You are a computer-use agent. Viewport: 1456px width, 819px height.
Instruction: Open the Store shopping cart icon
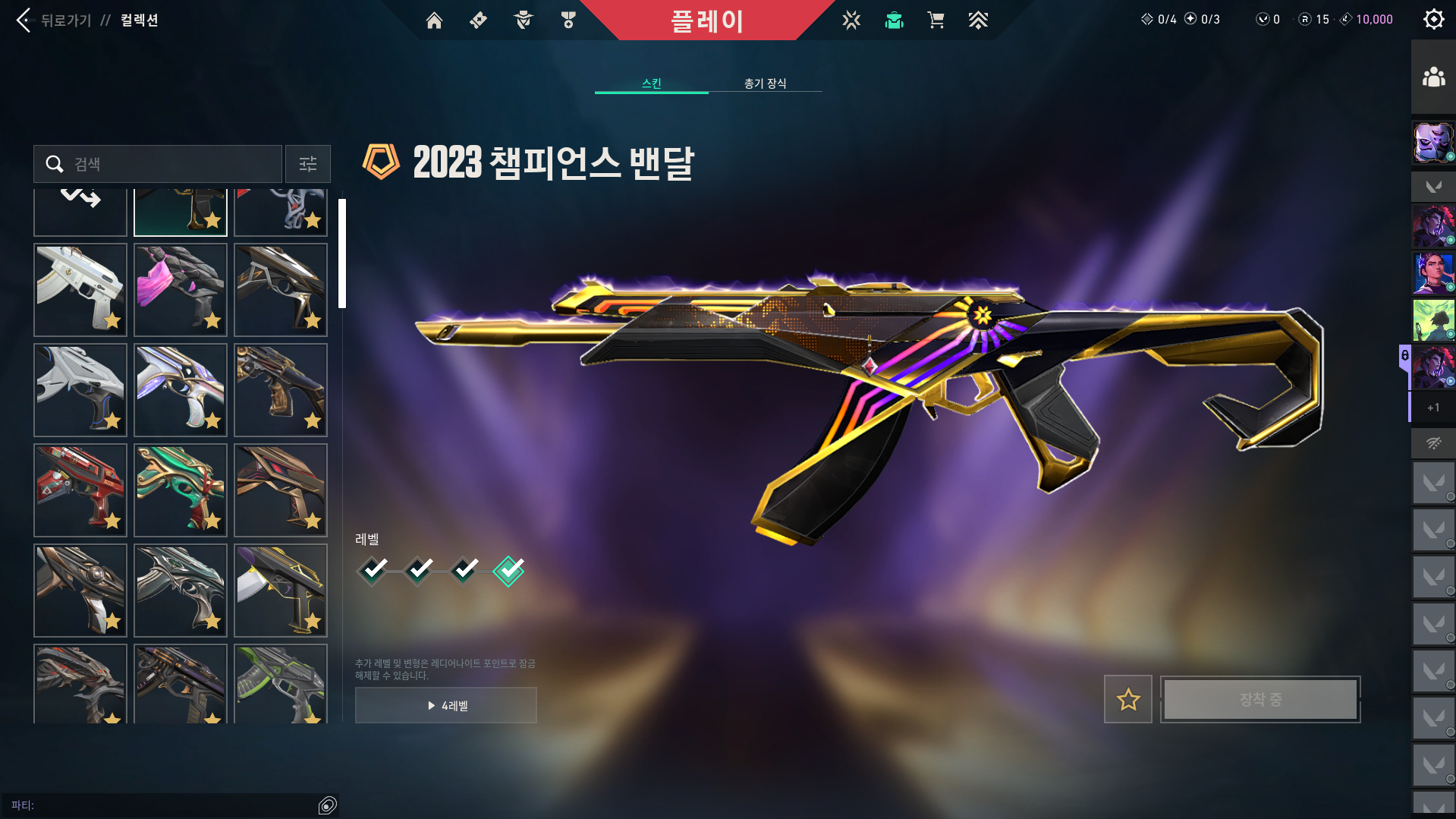click(936, 20)
